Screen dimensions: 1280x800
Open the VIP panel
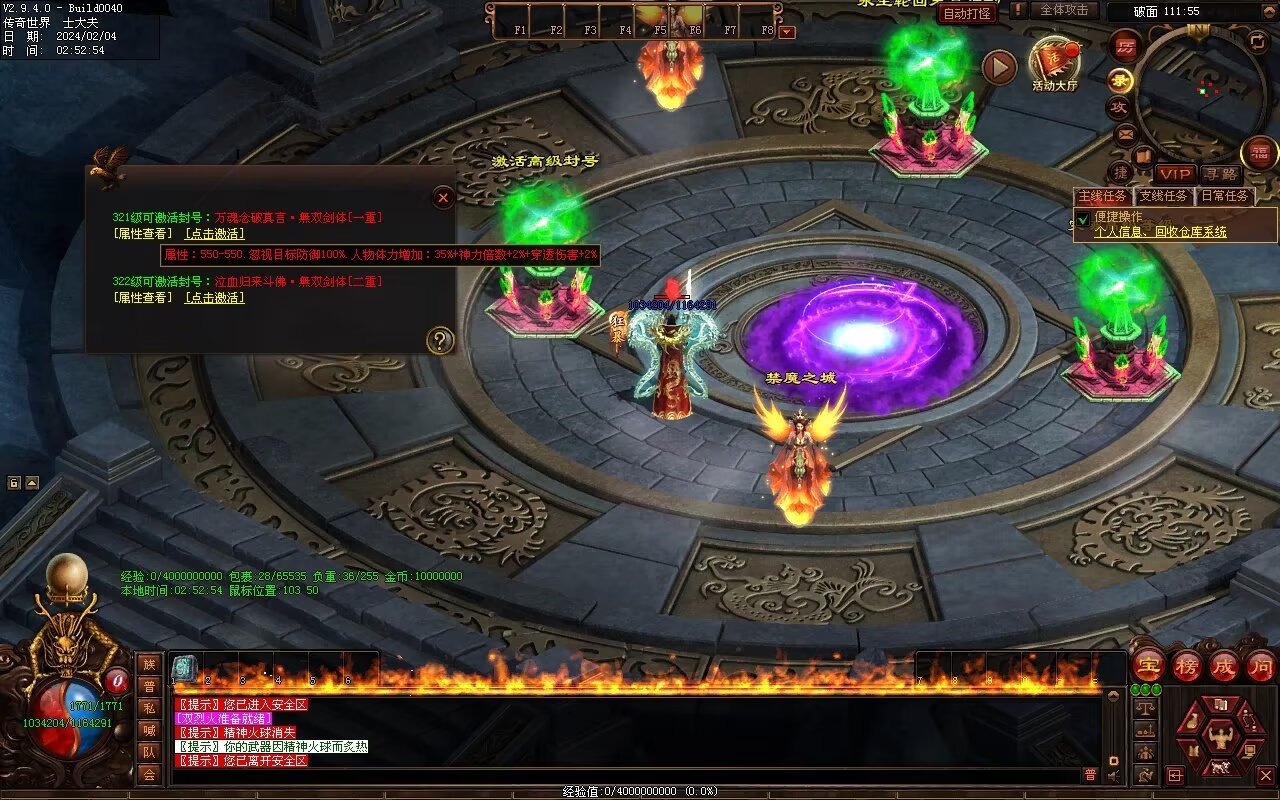point(1175,174)
